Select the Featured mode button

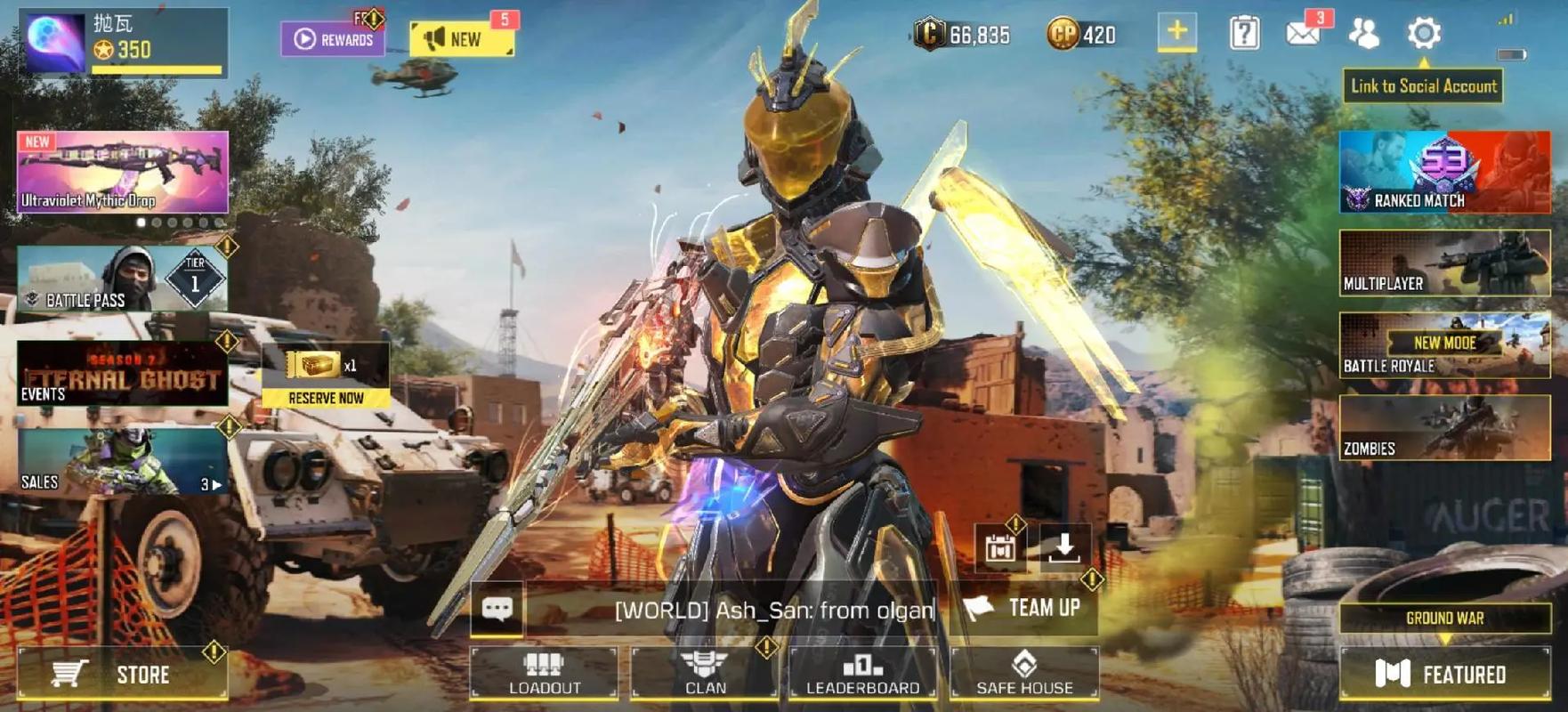1443,674
